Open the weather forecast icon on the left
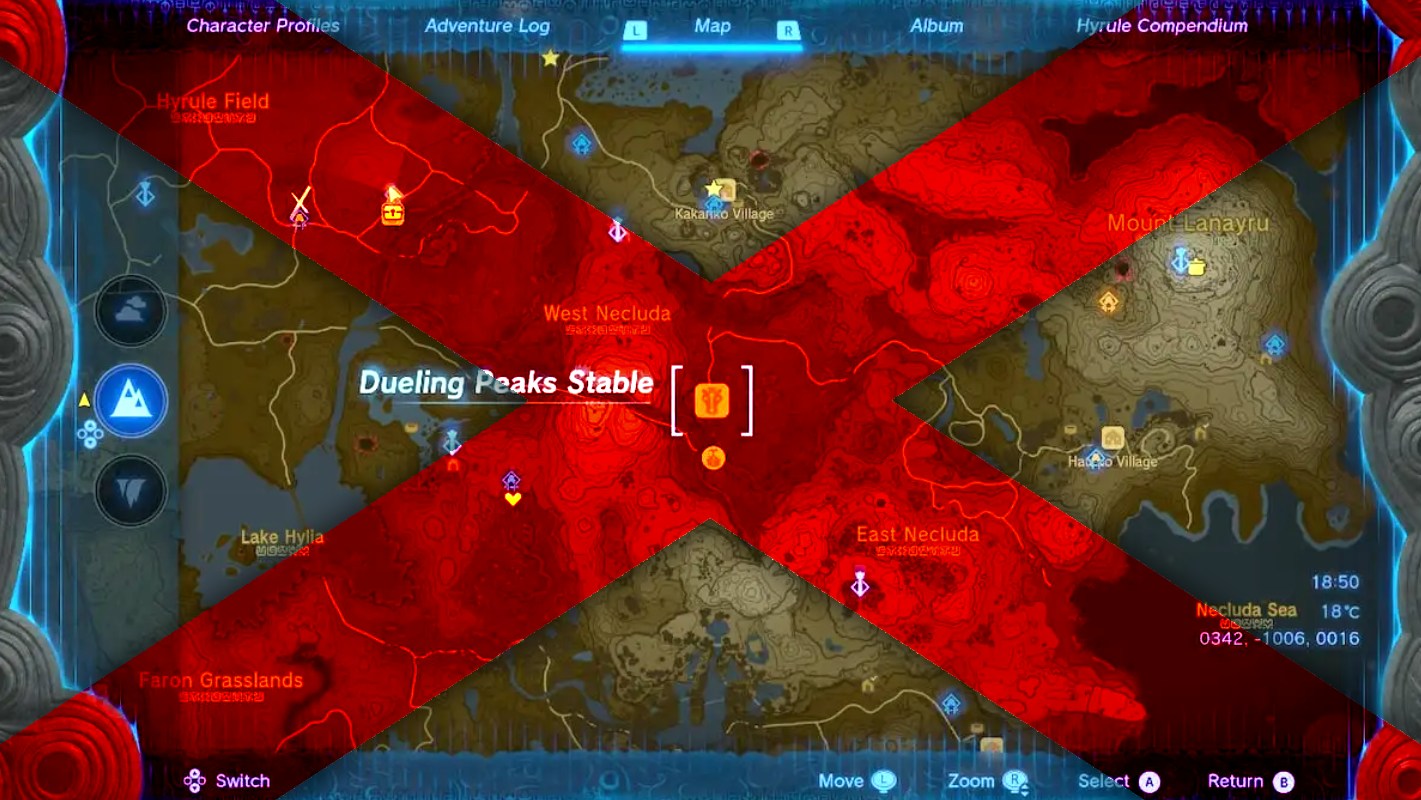 (x=130, y=312)
